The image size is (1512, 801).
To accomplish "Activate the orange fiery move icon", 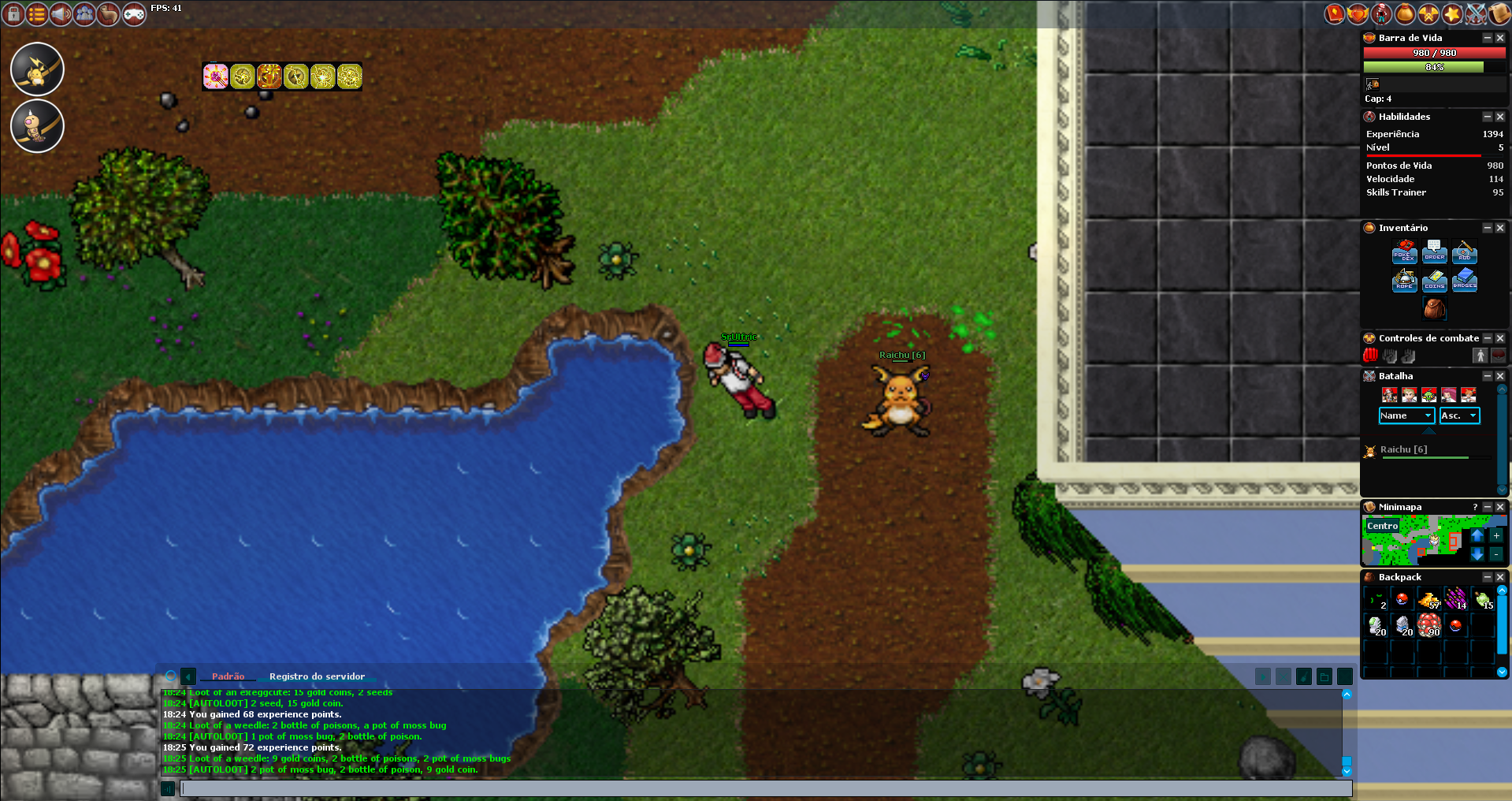I will 269,76.
